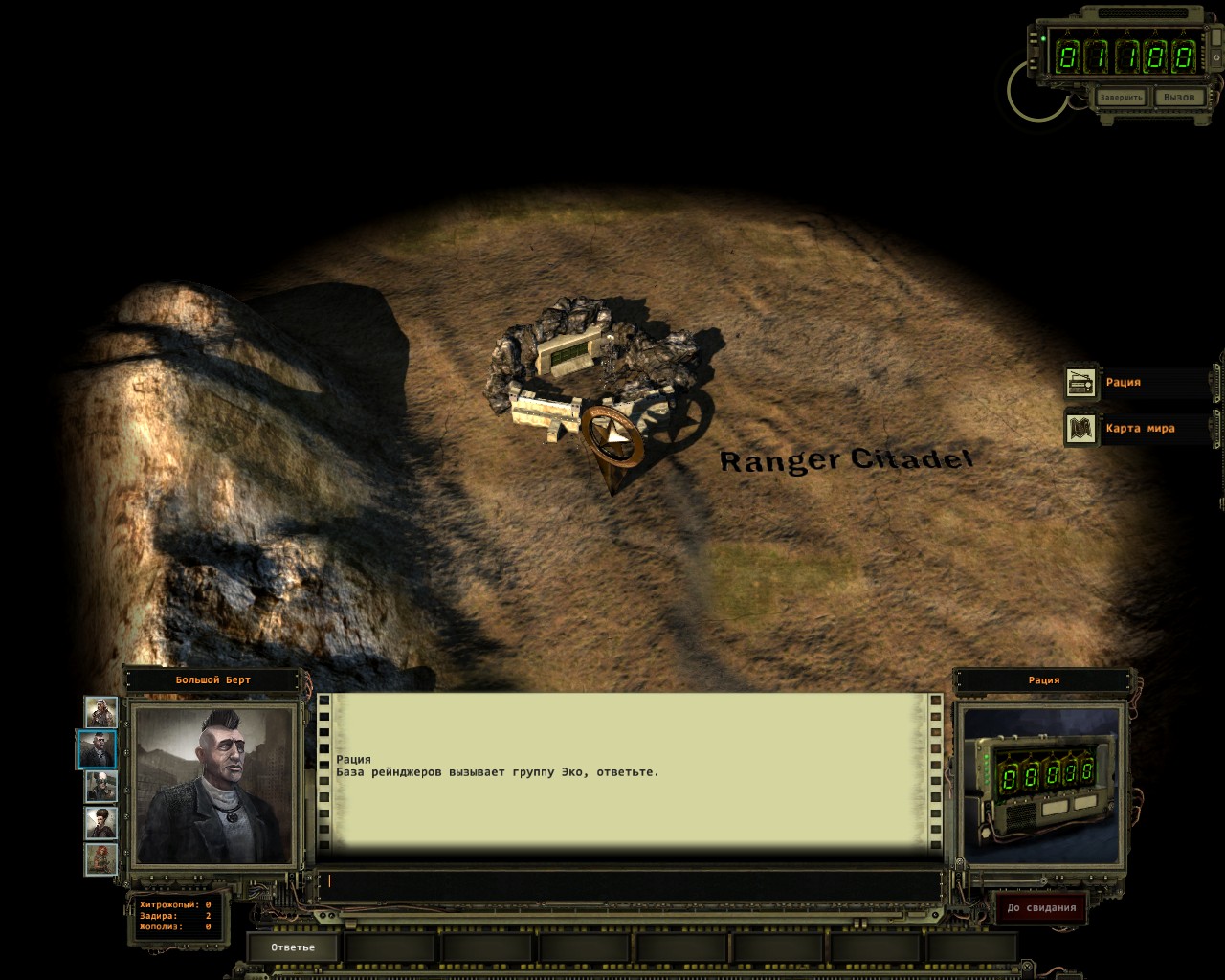Viewport: 1225px width, 980px height.
Task: Choose the dark bouffant-haired party portrait
Action: [x=100, y=822]
